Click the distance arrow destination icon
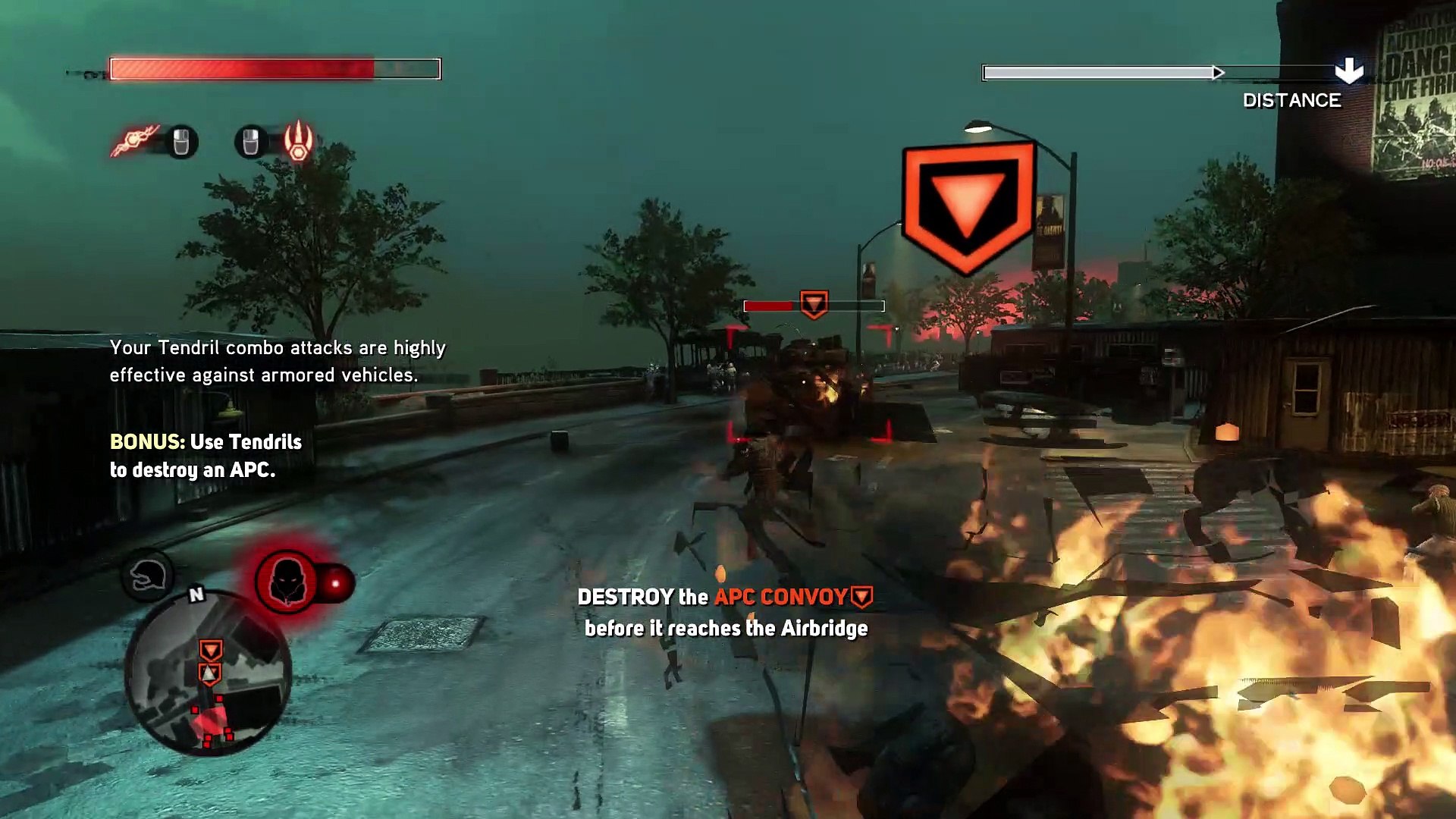This screenshot has width=1456, height=819. click(x=1348, y=71)
